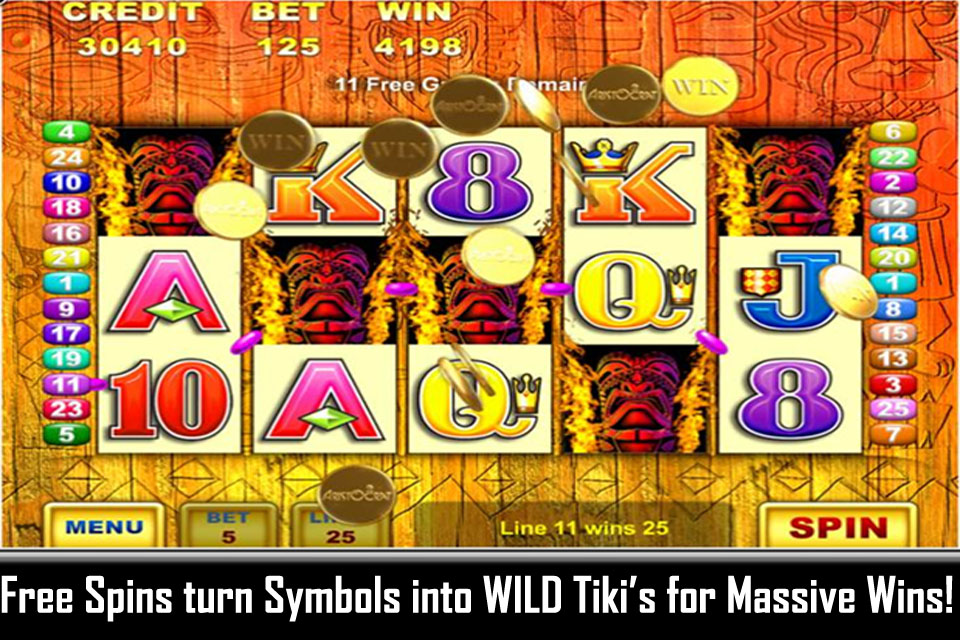
Task: Highlight payline marker number 11
Action: pyautogui.click(x=67, y=383)
